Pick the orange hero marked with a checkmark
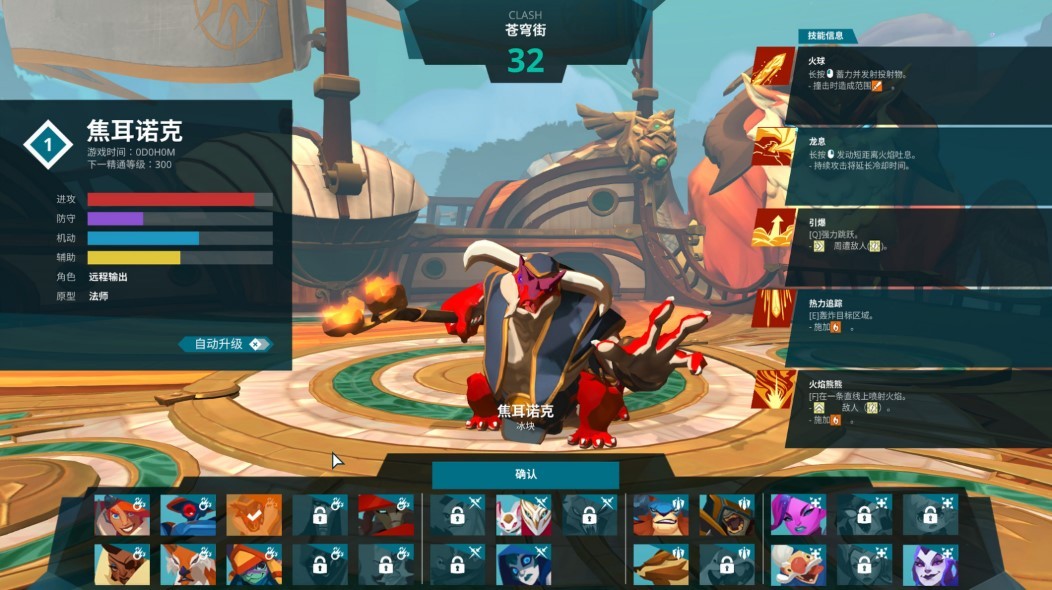Screen dimensions: 1052x590 (x=252, y=515)
